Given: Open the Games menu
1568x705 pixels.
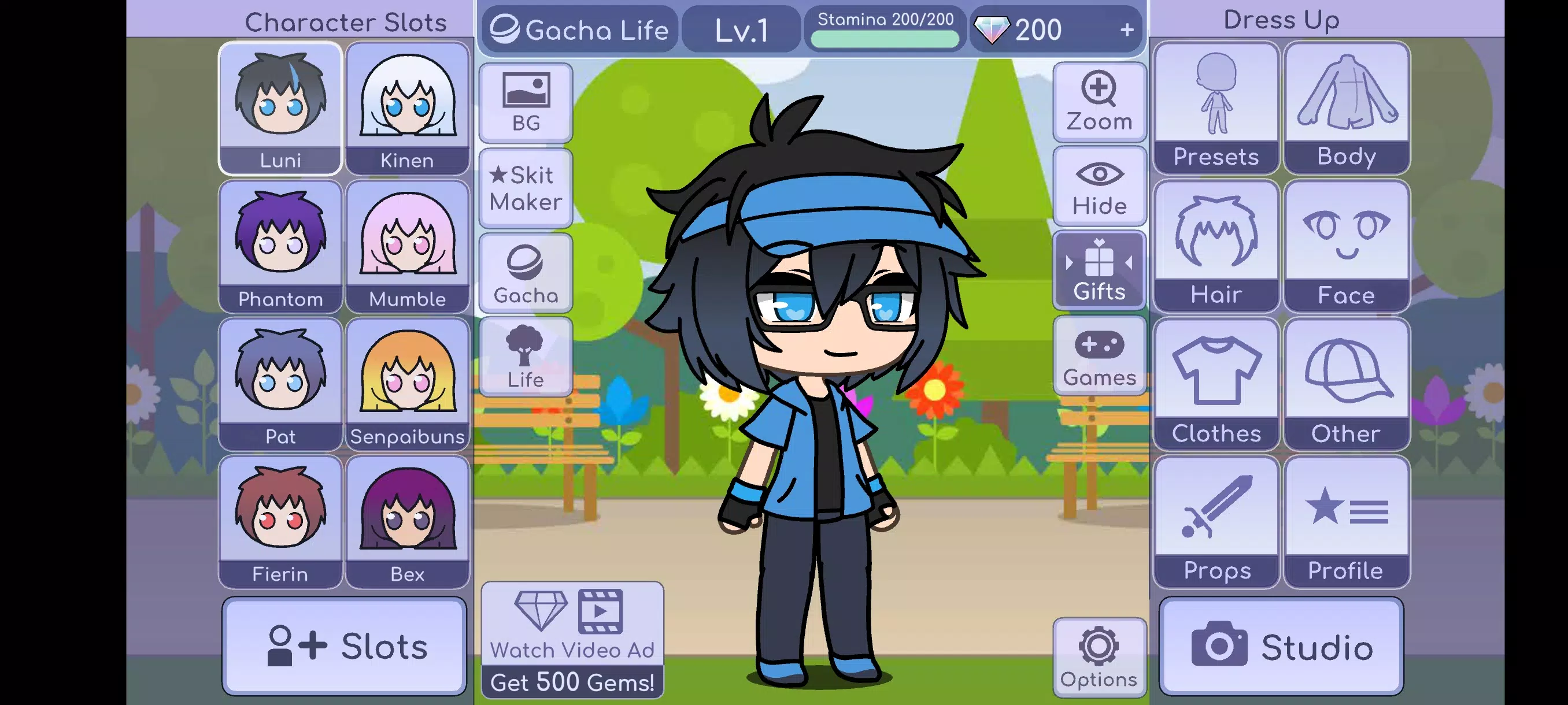Looking at the screenshot, I should [1099, 356].
